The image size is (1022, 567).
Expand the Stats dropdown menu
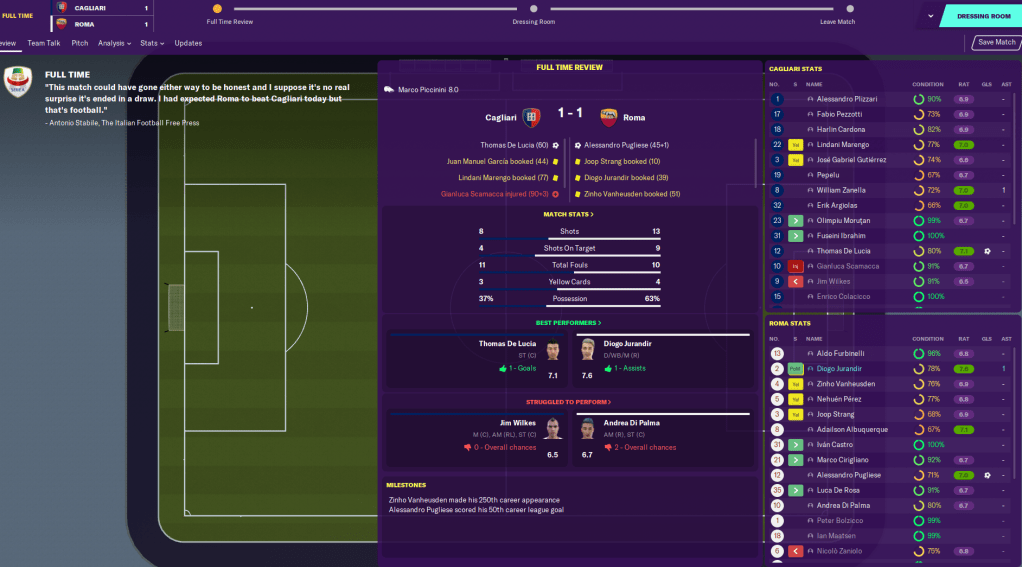point(152,43)
